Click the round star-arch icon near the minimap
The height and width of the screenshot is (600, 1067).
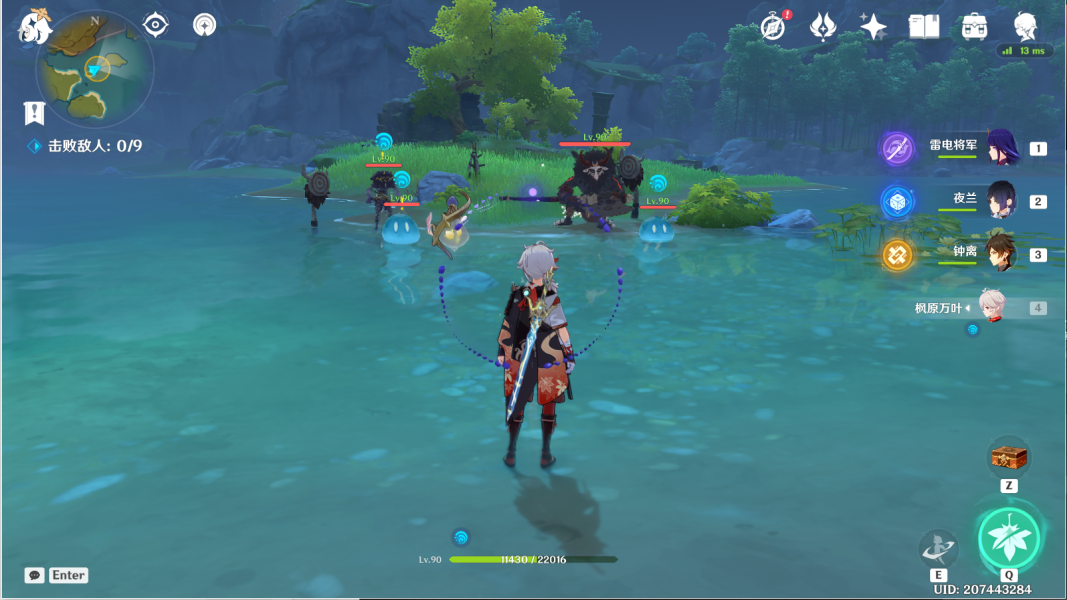pos(205,24)
